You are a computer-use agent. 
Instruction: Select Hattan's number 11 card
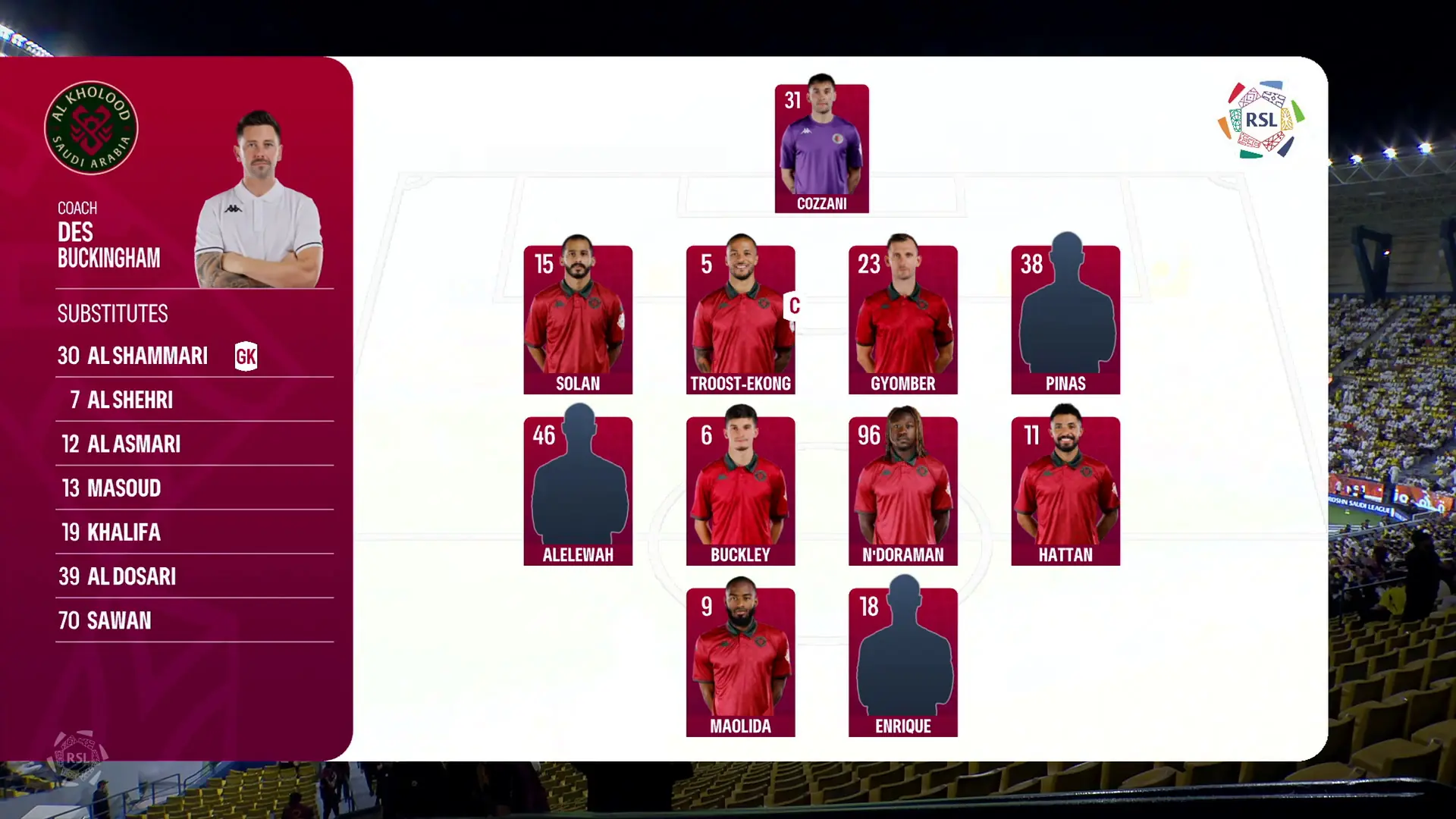pos(1065,491)
